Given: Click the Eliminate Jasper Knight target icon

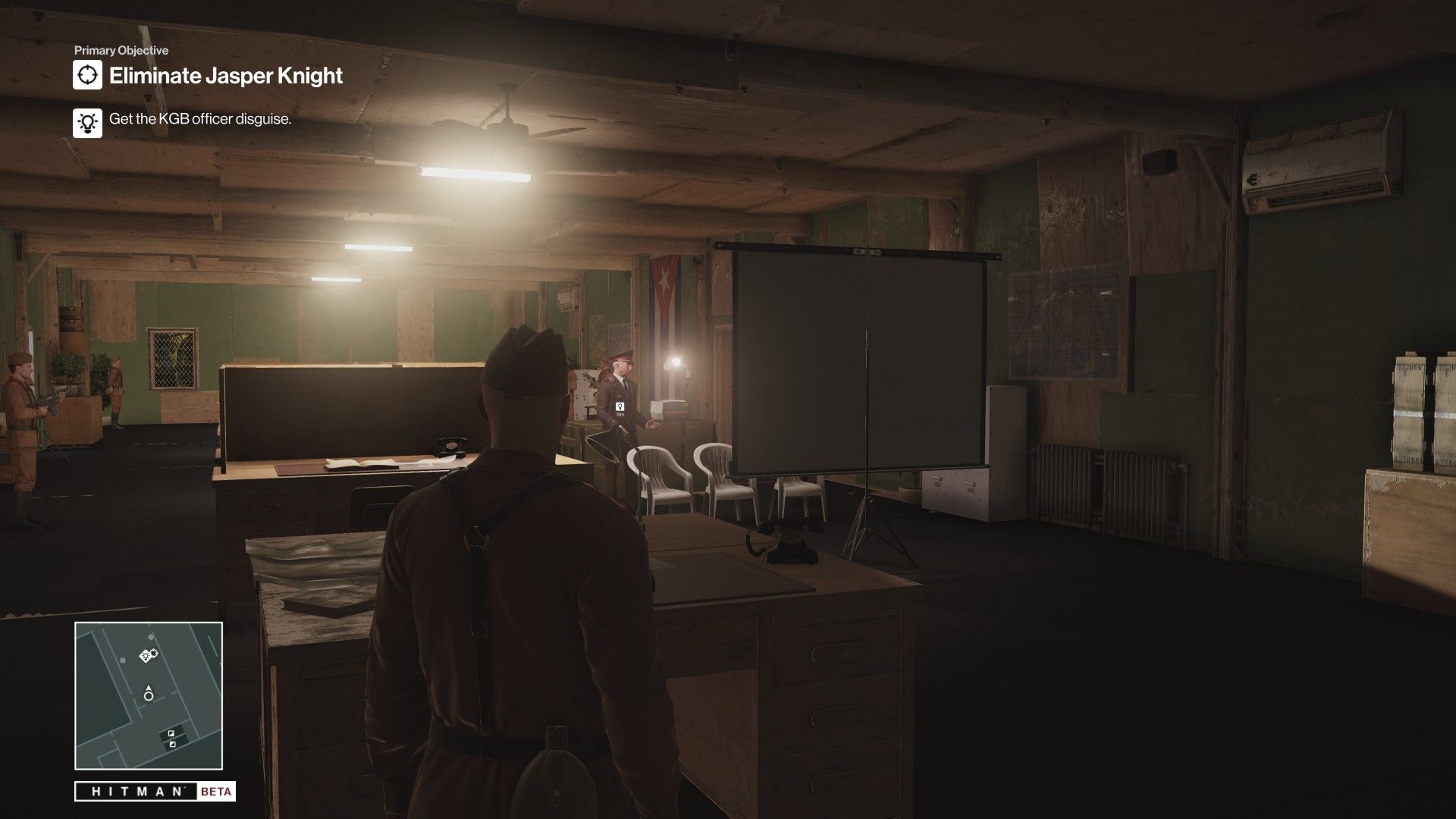Looking at the screenshot, I should (x=88, y=75).
